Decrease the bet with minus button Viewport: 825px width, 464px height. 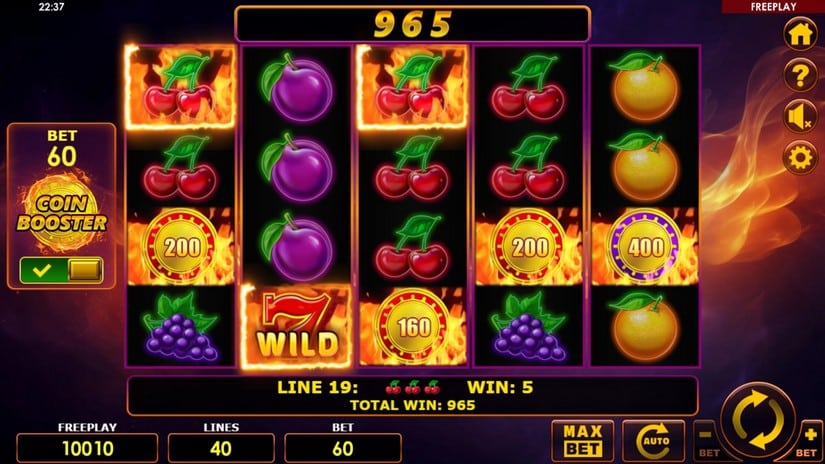point(707,438)
